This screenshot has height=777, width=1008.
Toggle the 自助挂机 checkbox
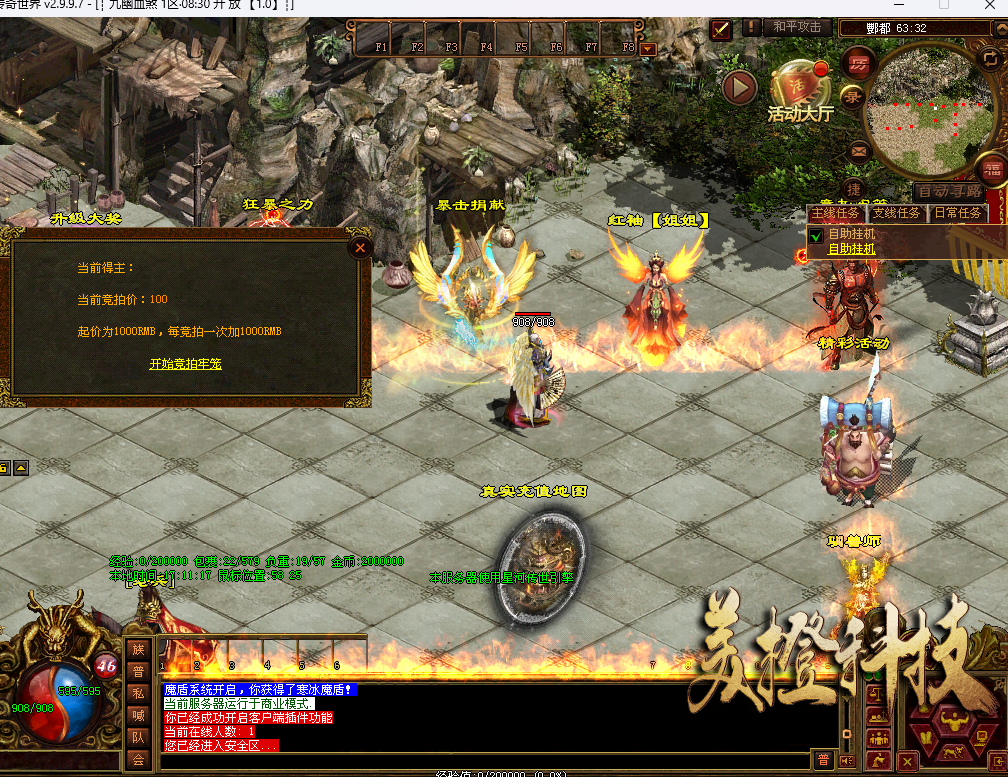tap(816, 235)
